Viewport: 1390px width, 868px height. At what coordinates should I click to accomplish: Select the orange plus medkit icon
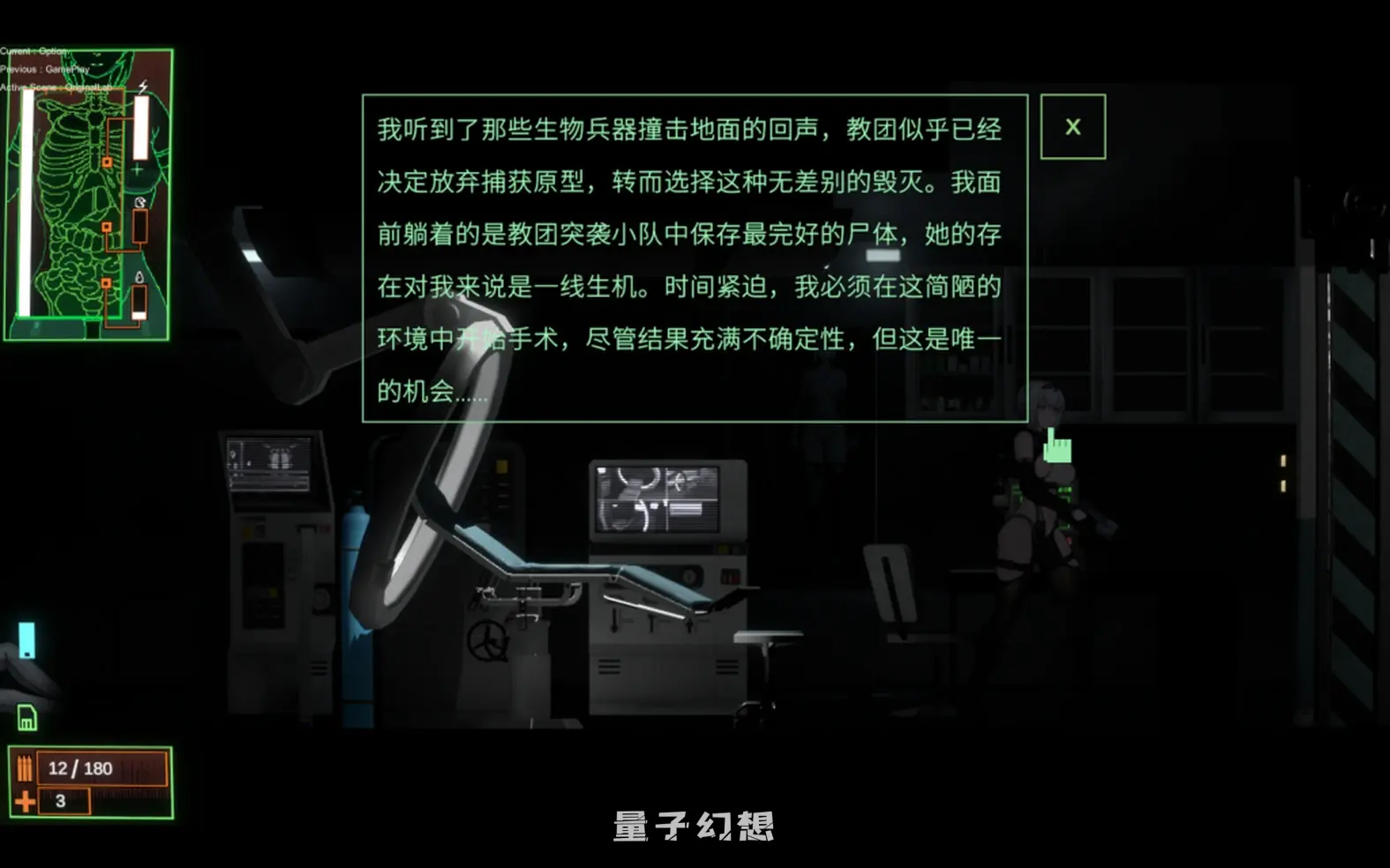pyautogui.click(x=25, y=801)
